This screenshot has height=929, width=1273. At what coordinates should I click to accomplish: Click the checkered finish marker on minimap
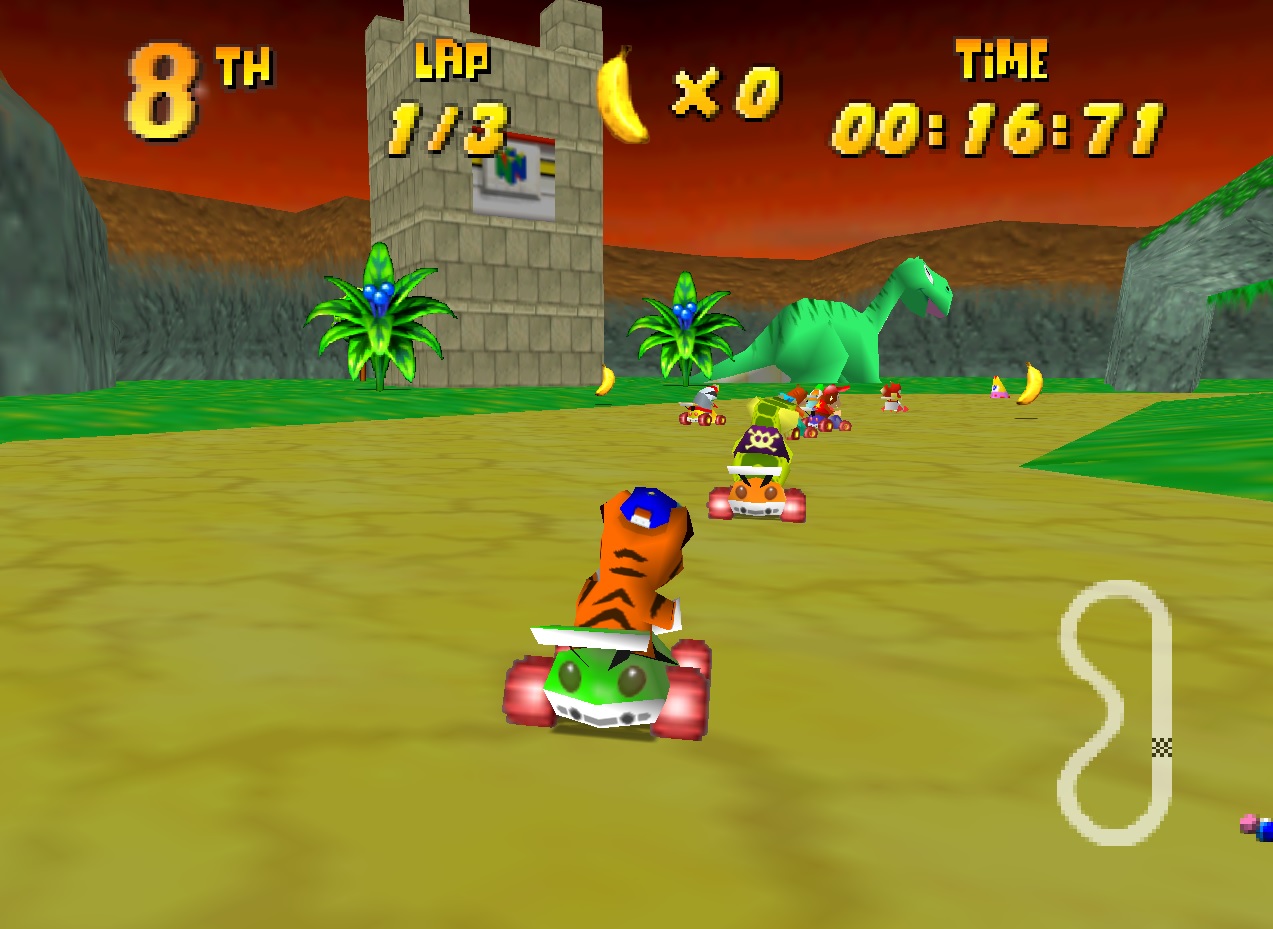pos(1161,746)
